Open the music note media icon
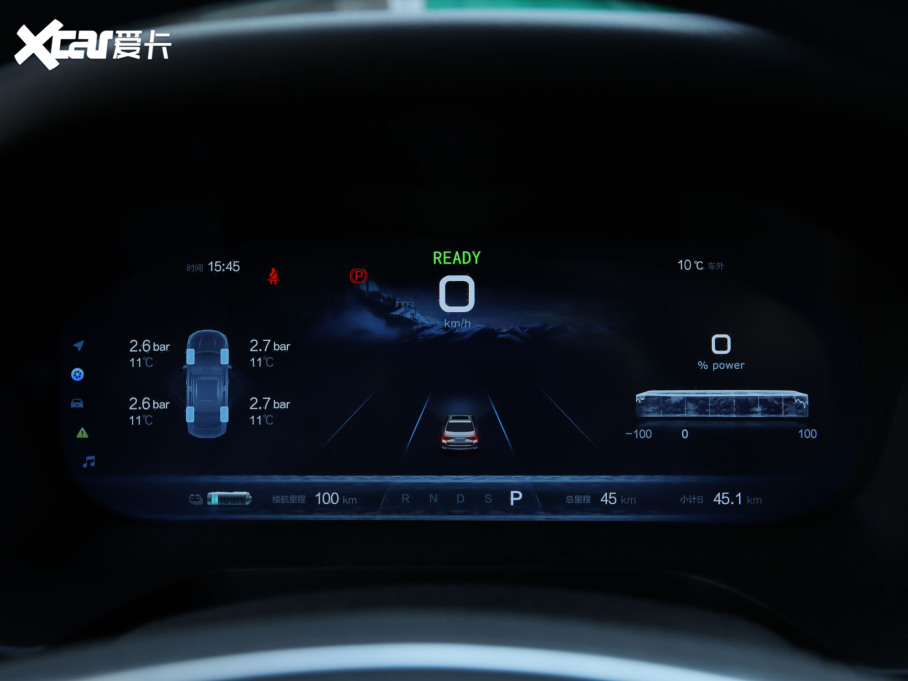 click(88, 462)
